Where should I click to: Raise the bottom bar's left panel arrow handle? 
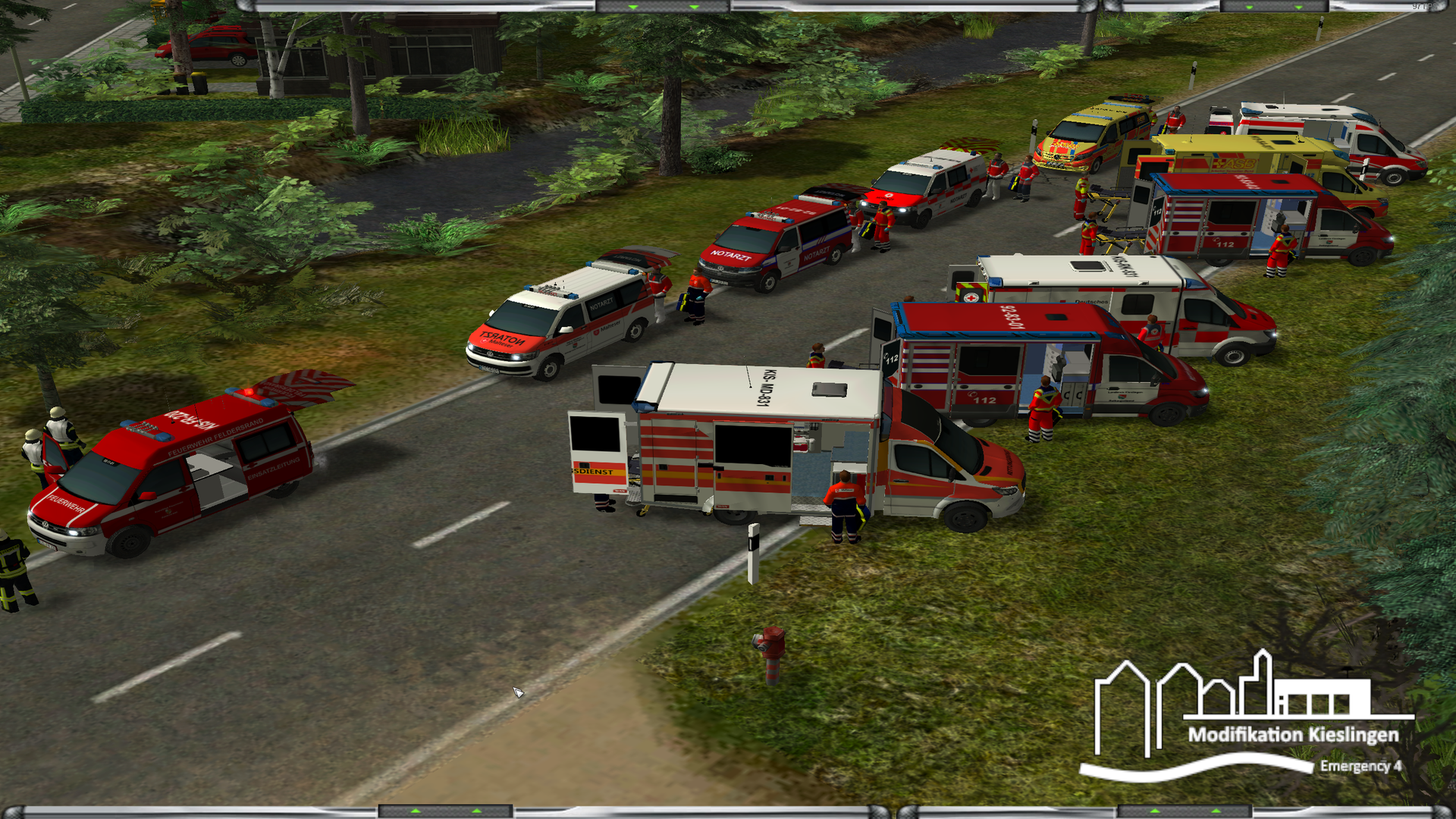click(x=445, y=811)
